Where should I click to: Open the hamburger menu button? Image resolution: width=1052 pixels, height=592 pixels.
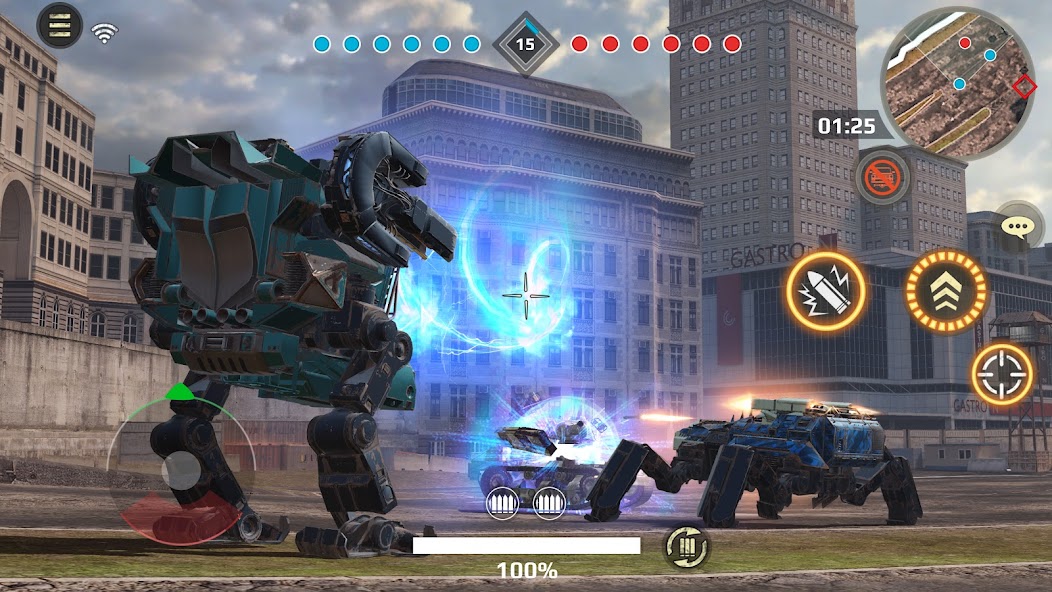point(59,25)
